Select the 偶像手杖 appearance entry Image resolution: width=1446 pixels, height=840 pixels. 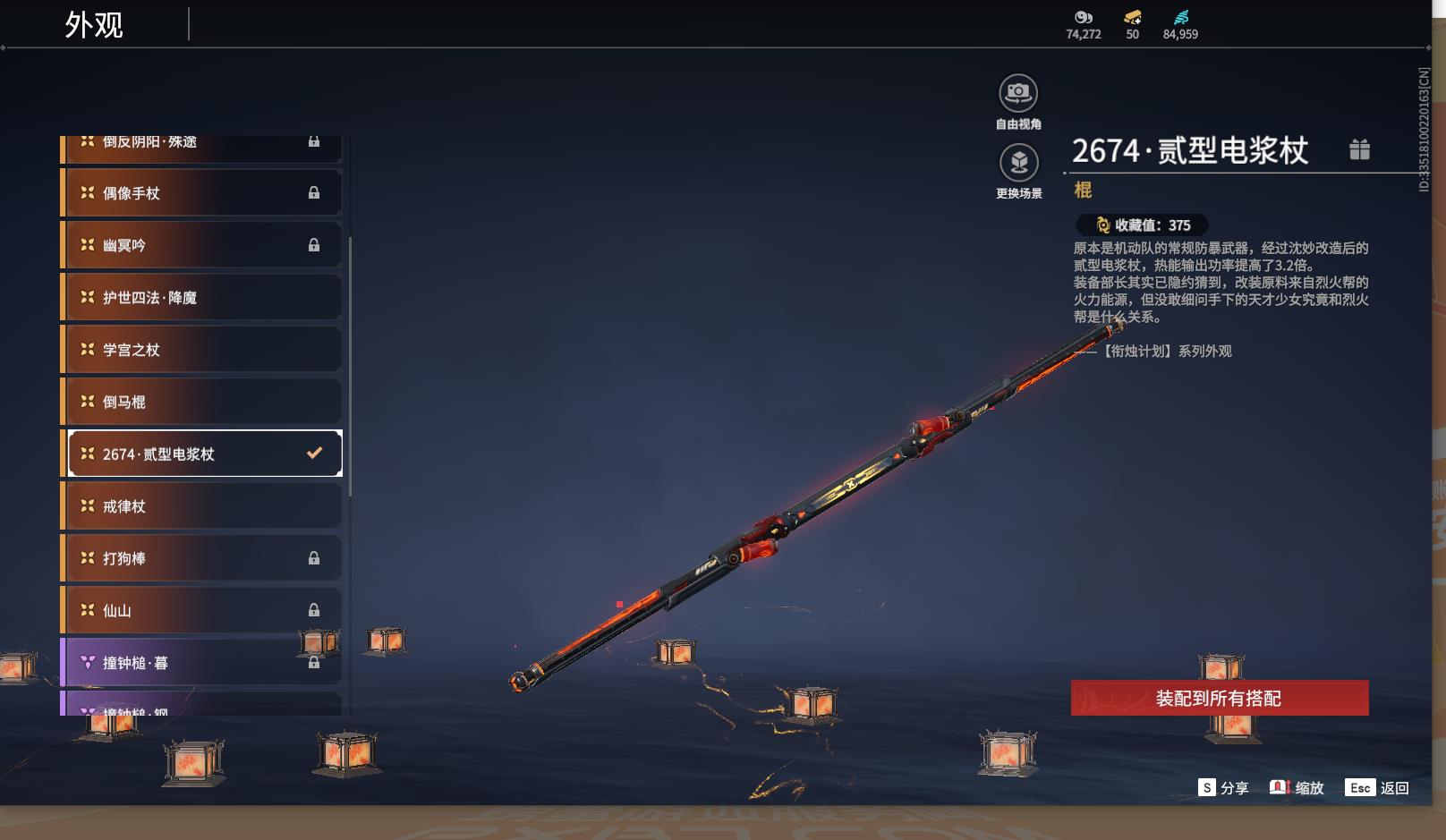point(202,193)
